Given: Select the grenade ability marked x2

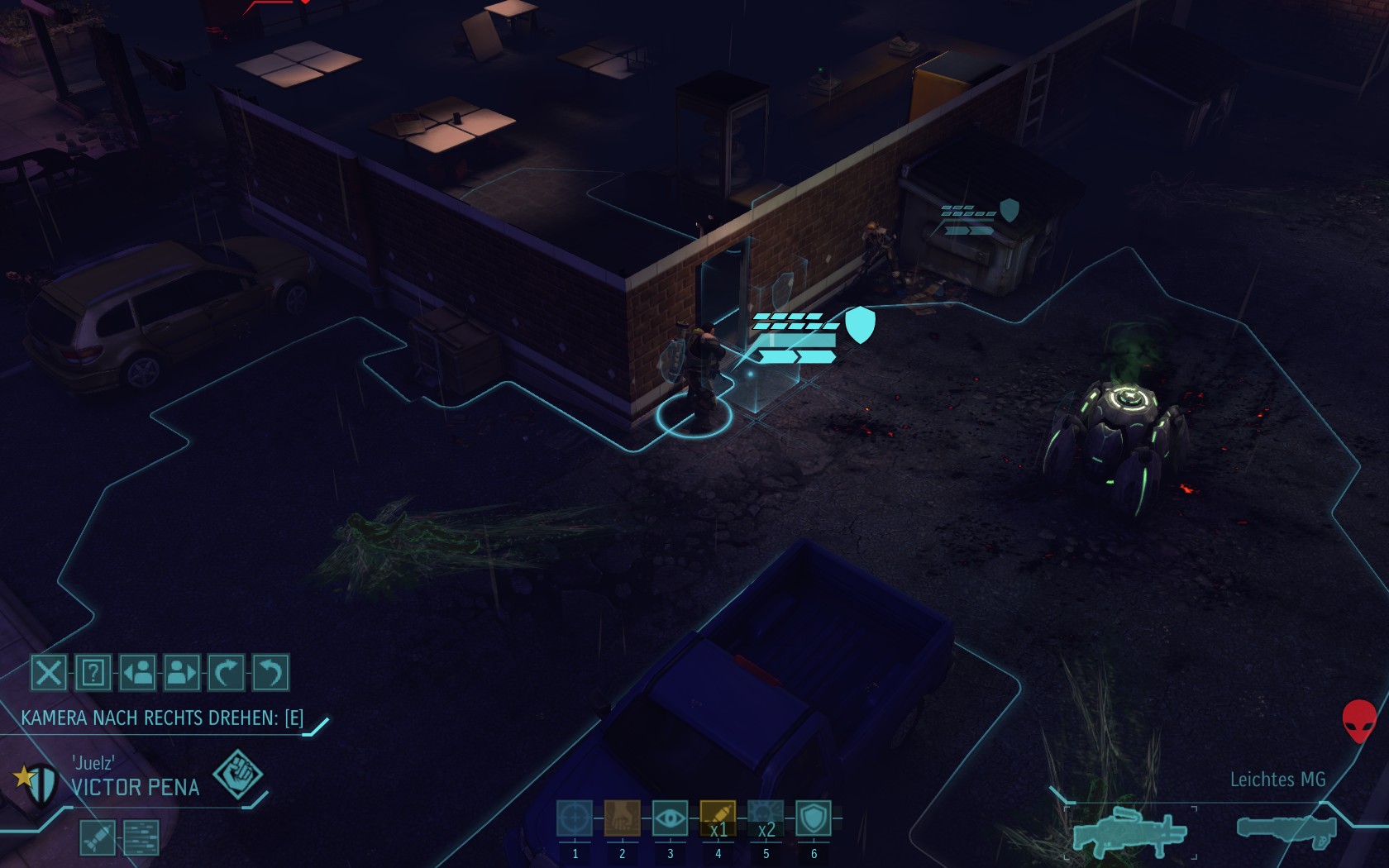Looking at the screenshot, I should (766, 819).
